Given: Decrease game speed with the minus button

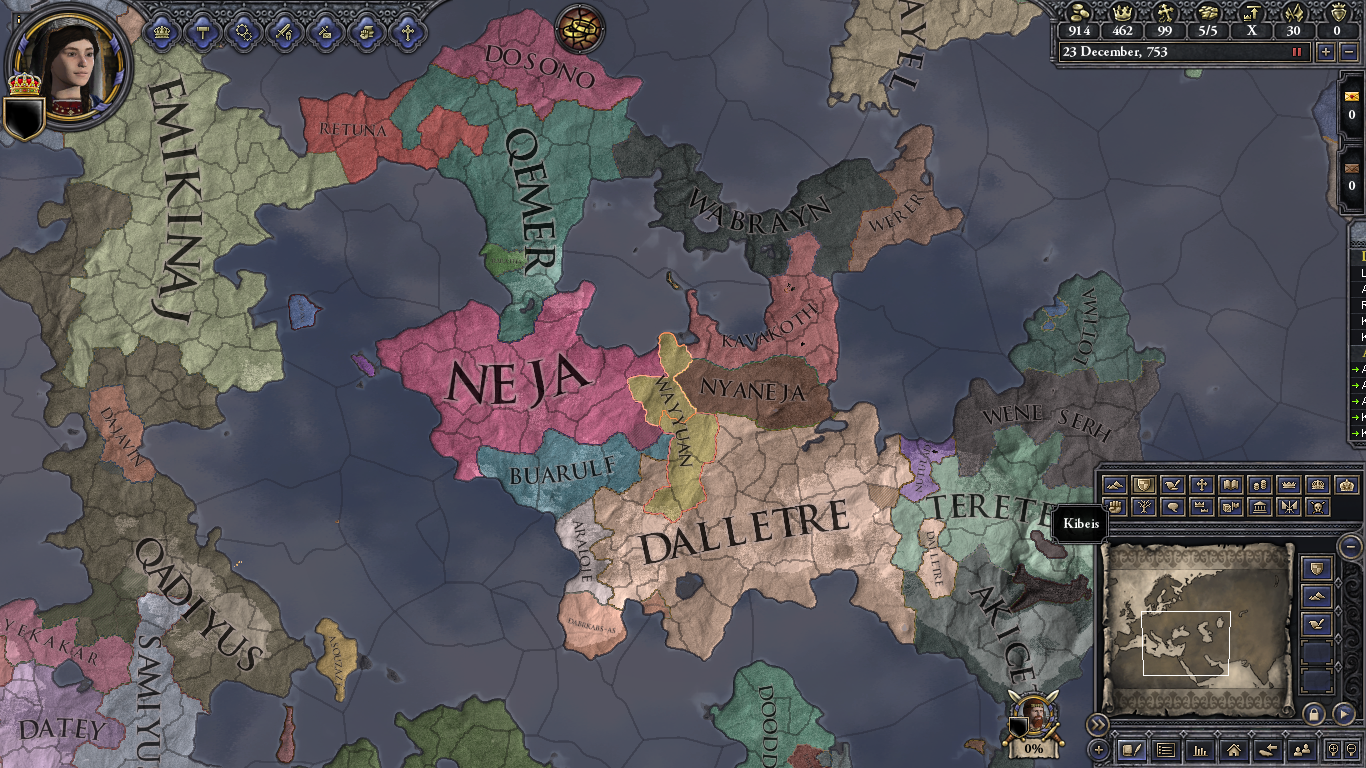Looking at the screenshot, I should (1349, 52).
